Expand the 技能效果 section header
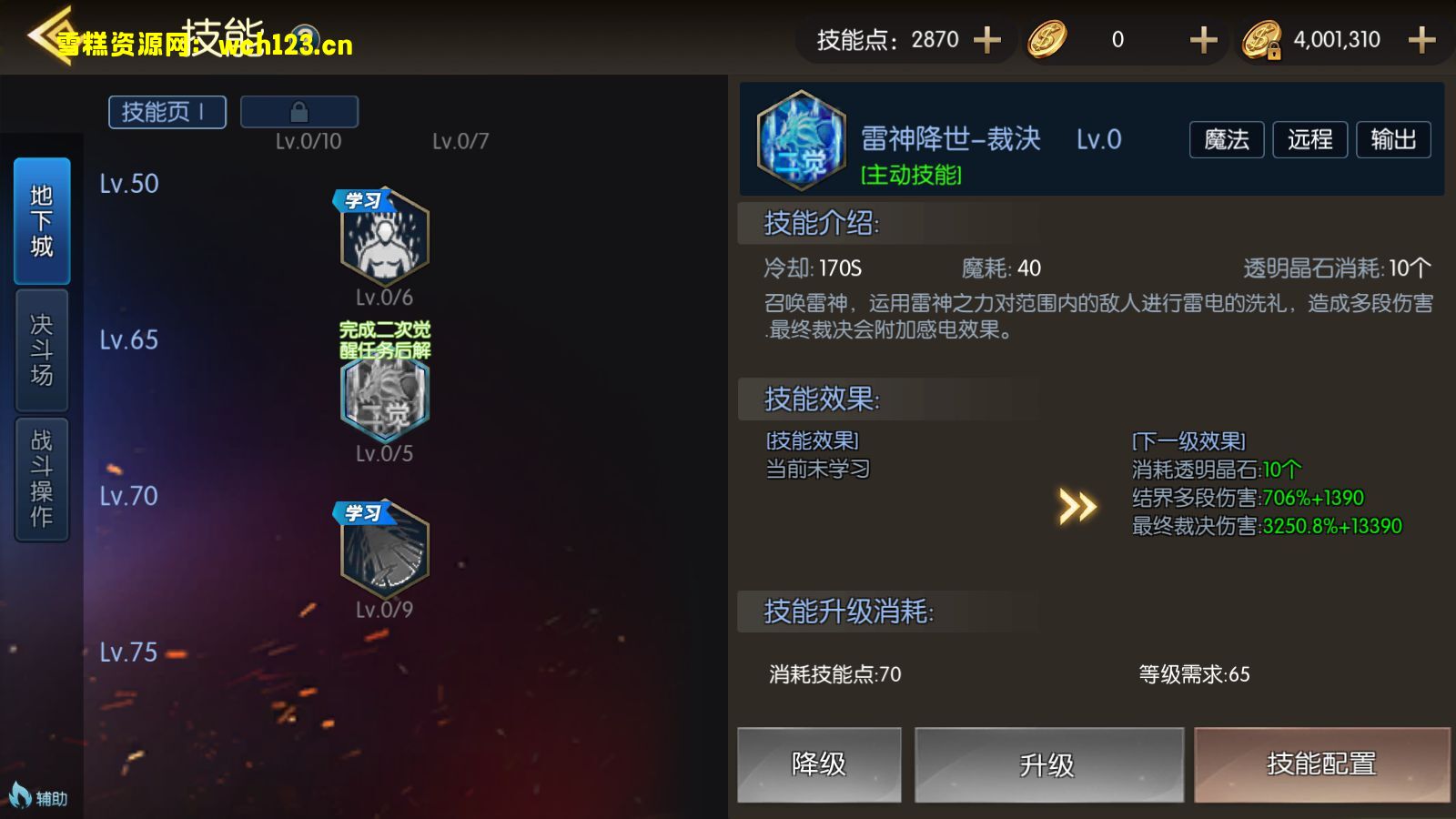The image size is (1456, 819). coord(818,399)
